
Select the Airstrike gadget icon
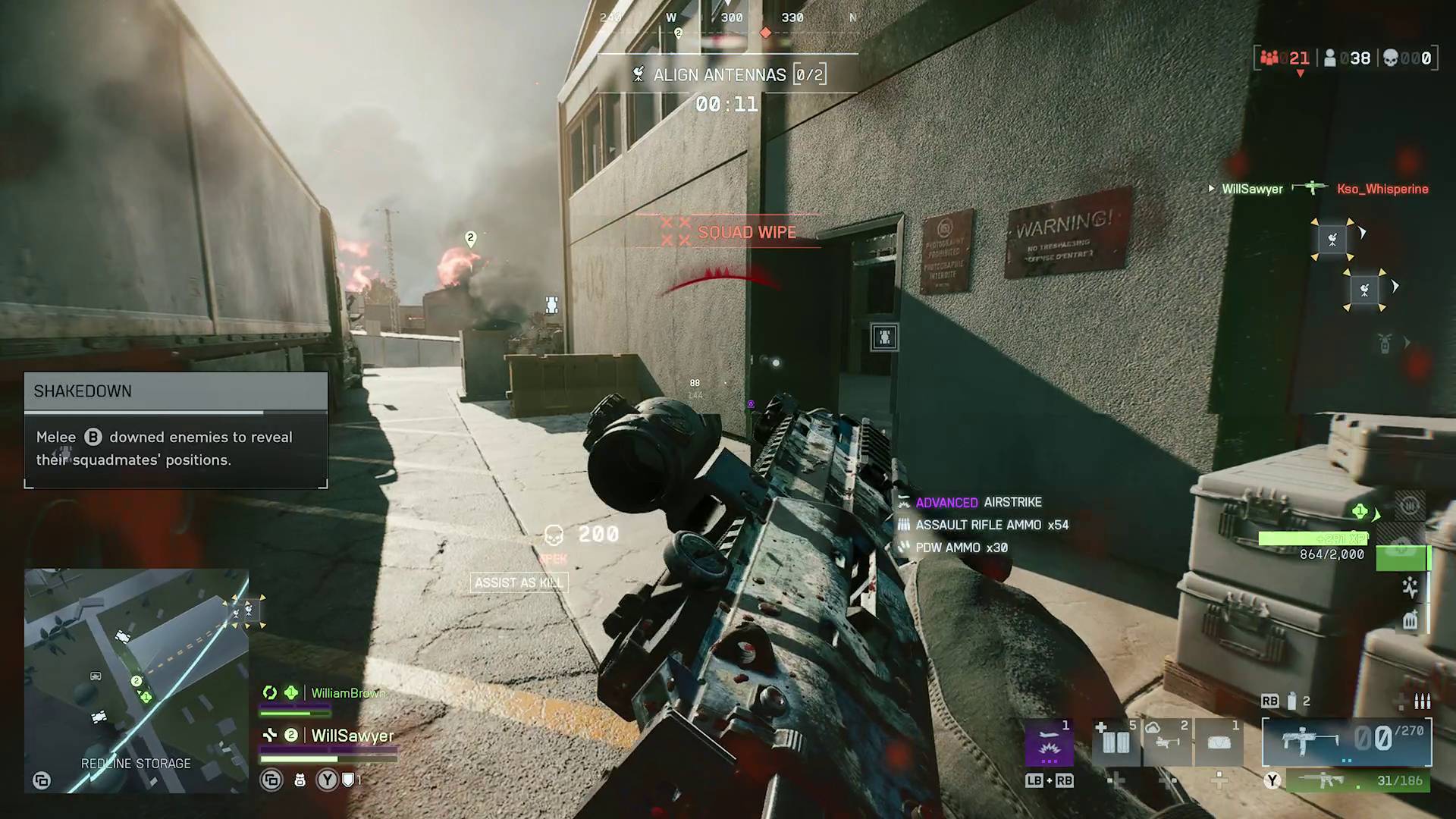1050,743
